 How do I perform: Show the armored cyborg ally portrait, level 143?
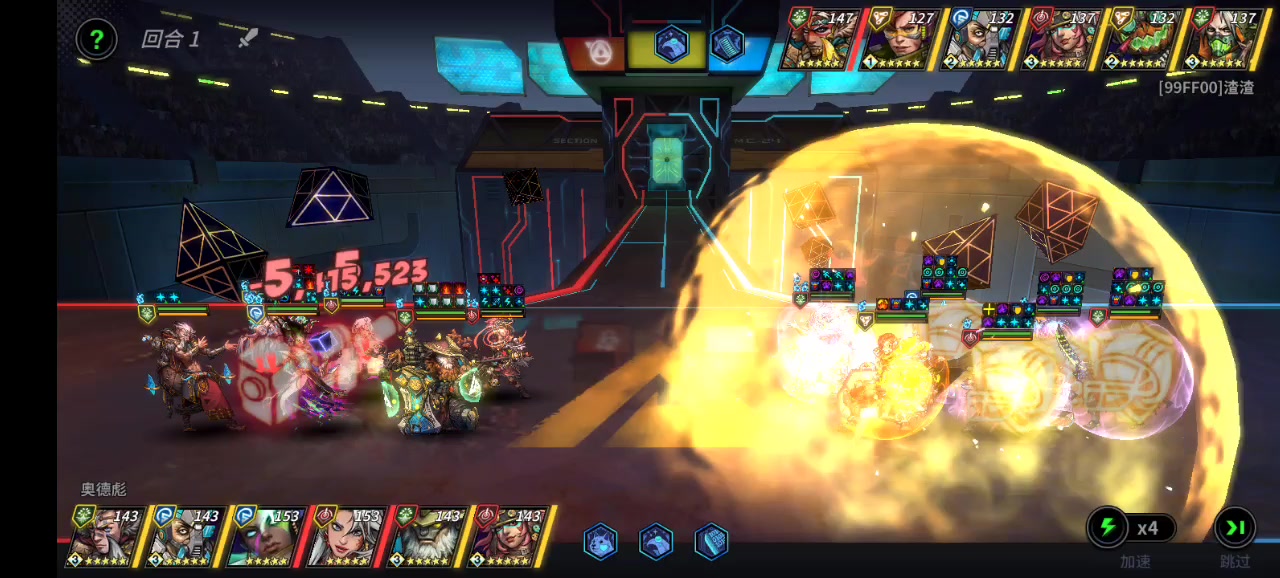pos(186,536)
